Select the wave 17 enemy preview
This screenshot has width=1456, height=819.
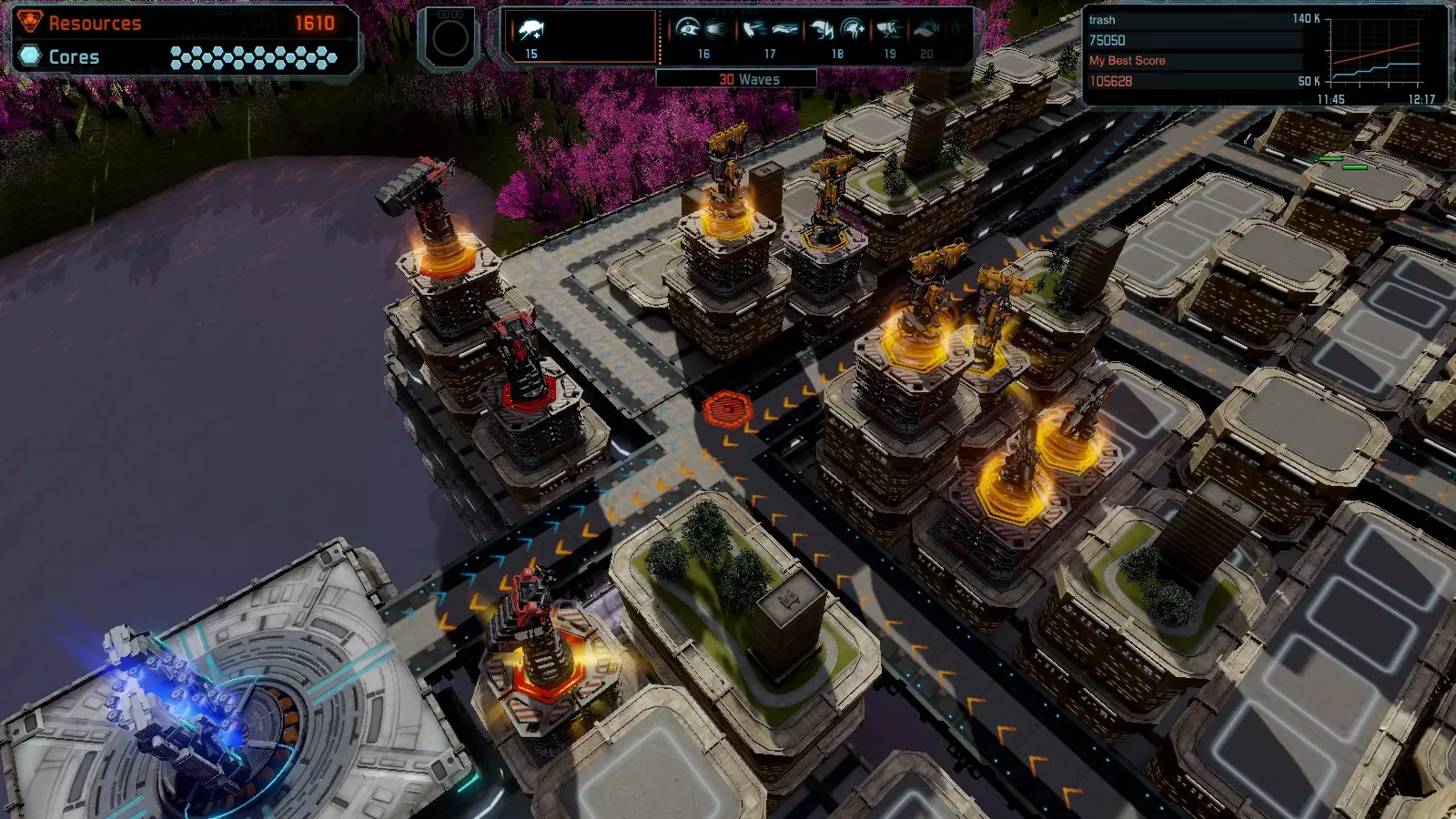[769, 31]
